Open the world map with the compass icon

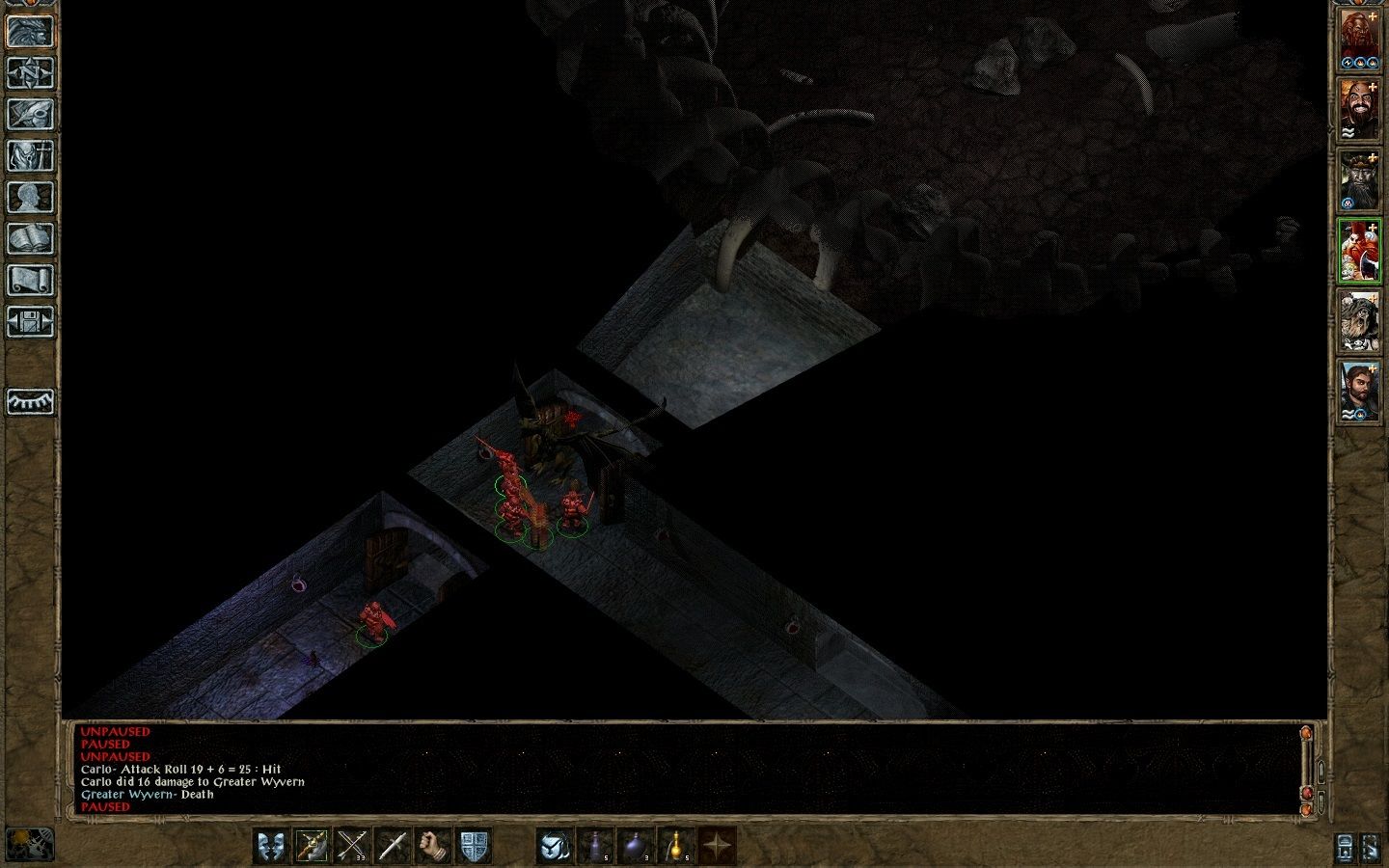click(x=31, y=73)
